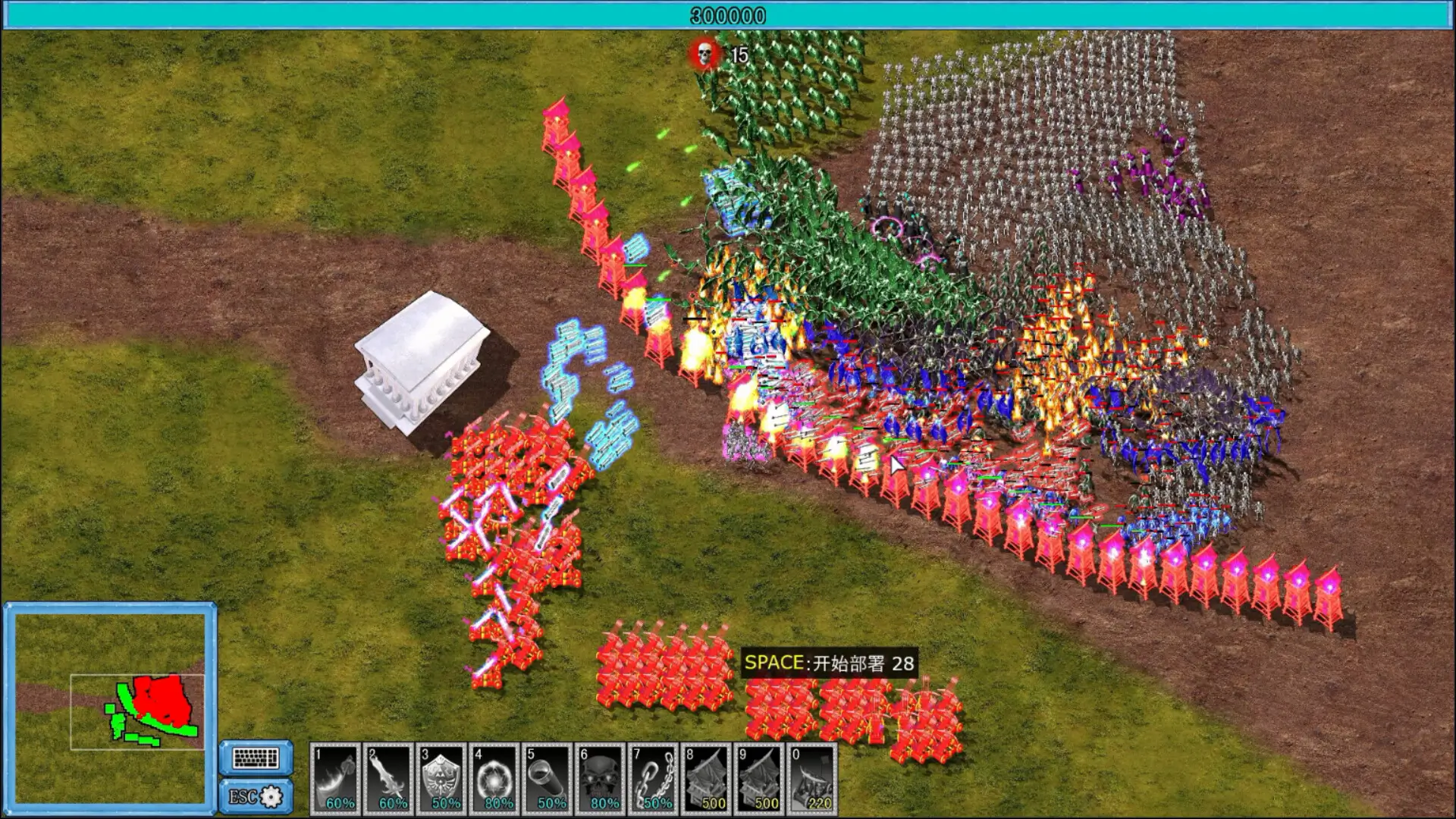Select the flaming sword ability card

[388, 779]
